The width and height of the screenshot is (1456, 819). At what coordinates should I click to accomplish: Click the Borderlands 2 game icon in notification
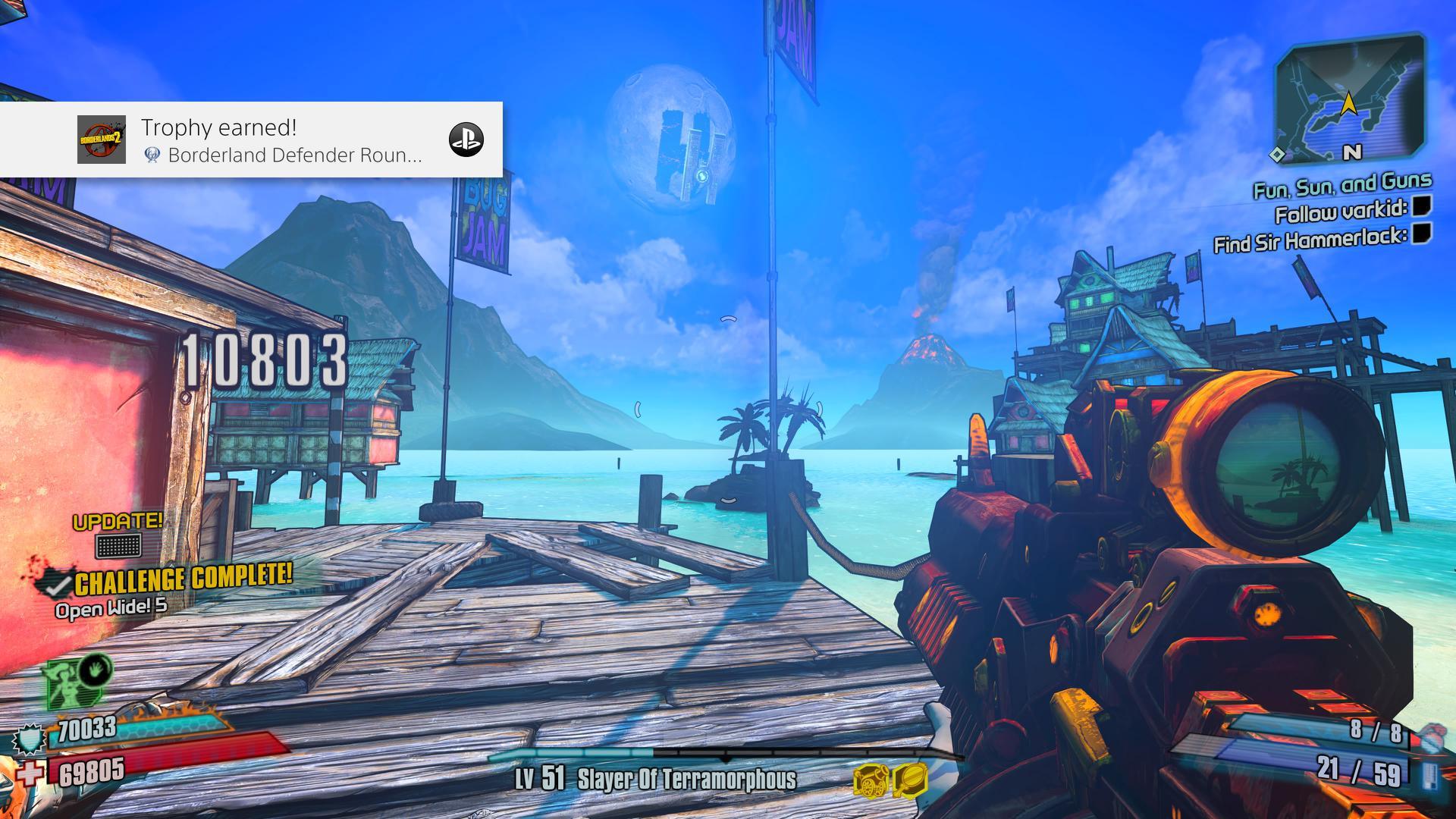tap(101, 140)
